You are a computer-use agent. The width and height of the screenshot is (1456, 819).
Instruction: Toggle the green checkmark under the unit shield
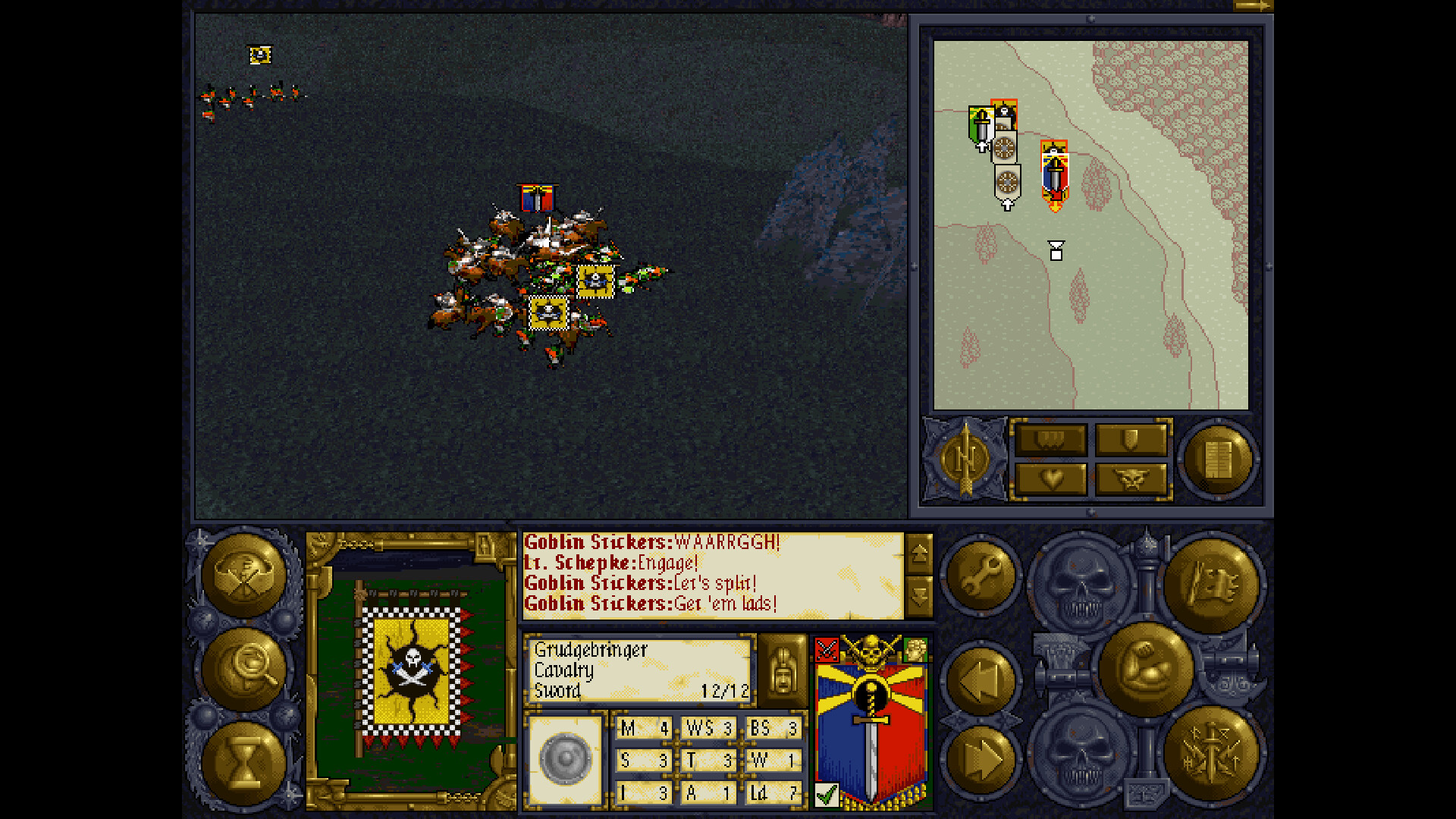[827, 793]
